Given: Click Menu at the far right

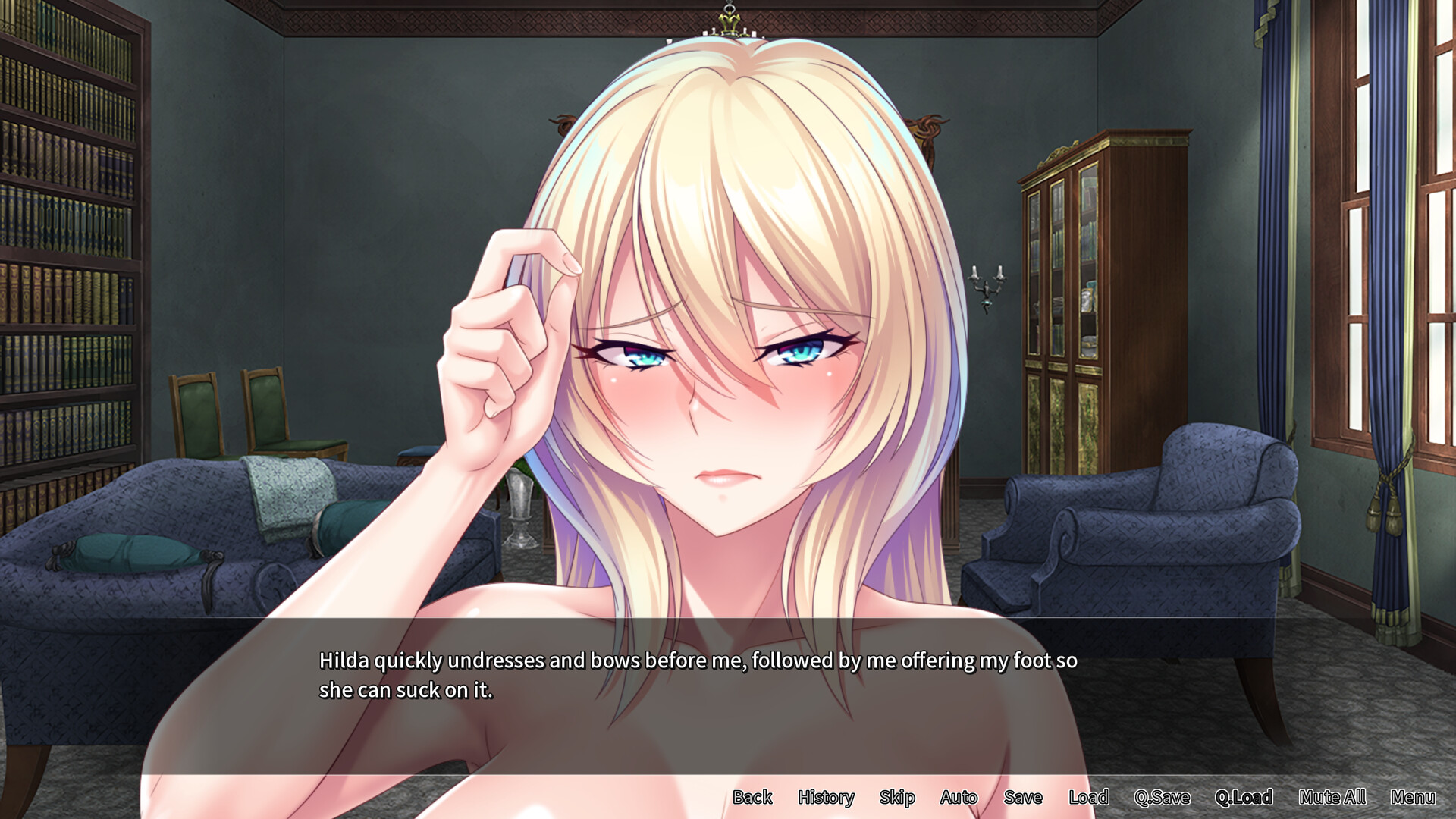Looking at the screenshot, I should (x=1414, y=798).
